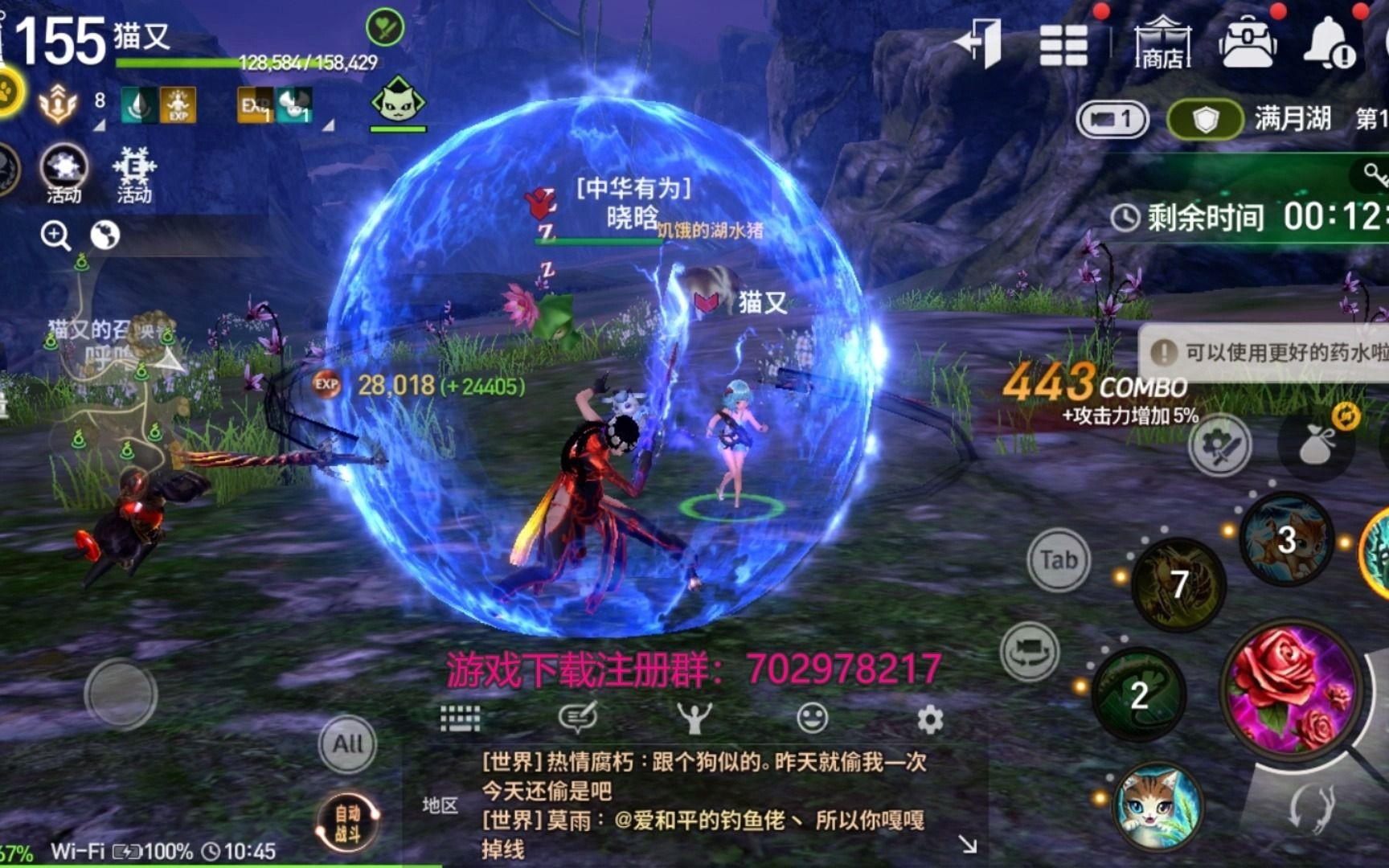Open the main grid menu
This screenshot has width=1389, height=868.
tap(1063, 44)
